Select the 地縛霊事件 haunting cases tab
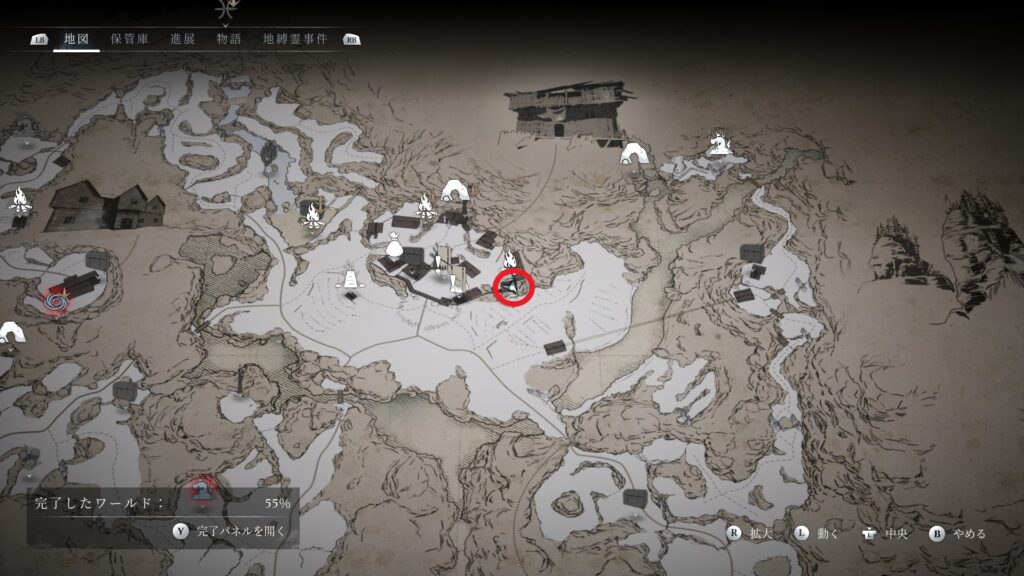The height and width of the screenshot is (576, 1024). (295, 40)
